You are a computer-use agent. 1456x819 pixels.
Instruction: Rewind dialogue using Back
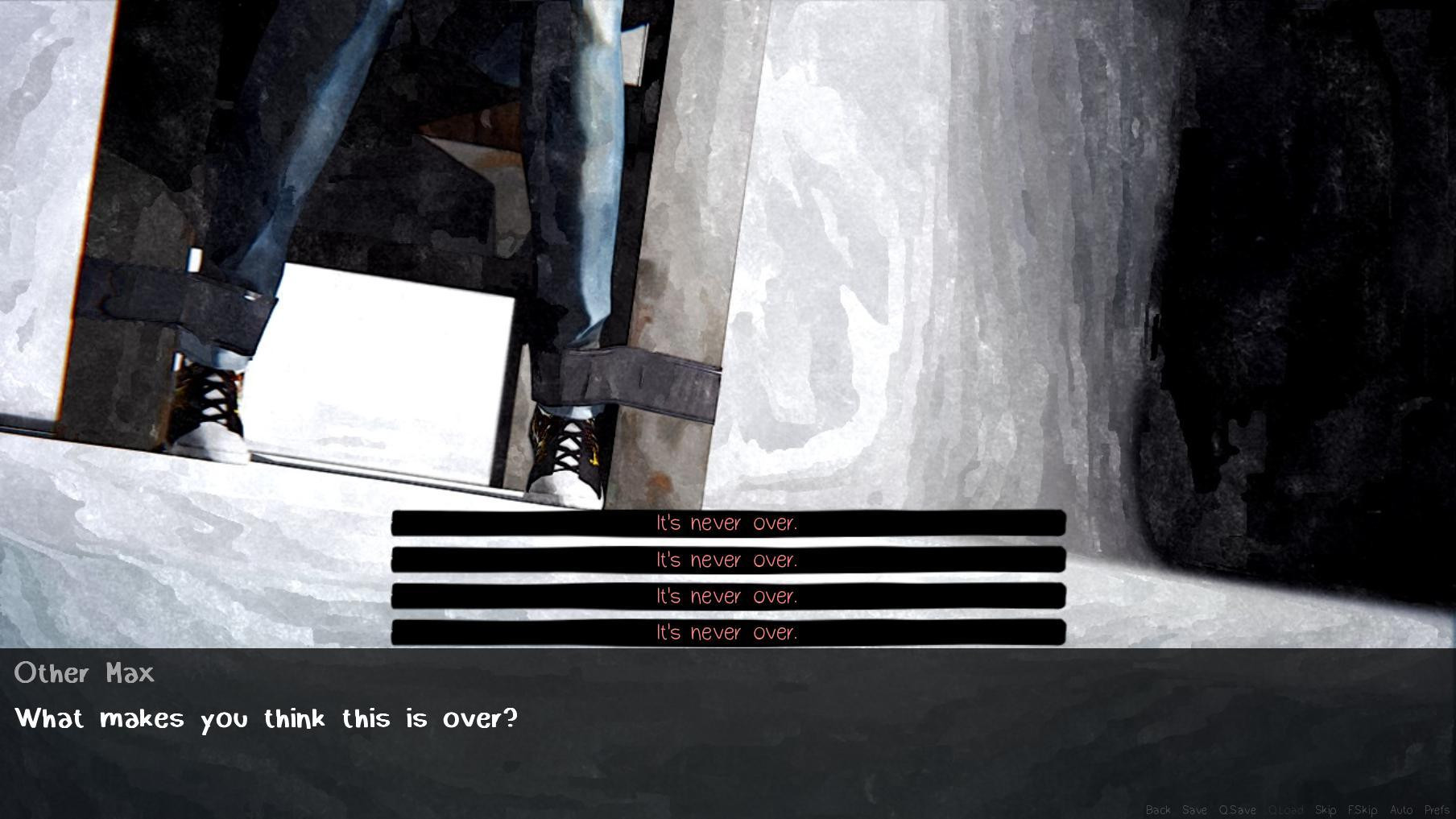(1158, 809)
